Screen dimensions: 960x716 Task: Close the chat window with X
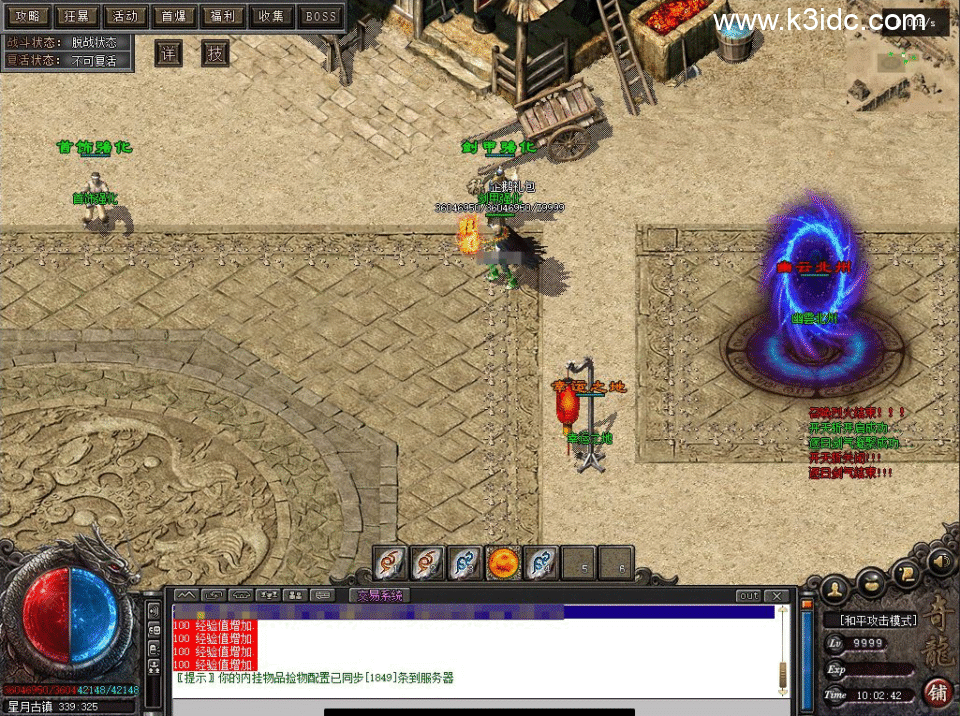click(x=779, y=596)
